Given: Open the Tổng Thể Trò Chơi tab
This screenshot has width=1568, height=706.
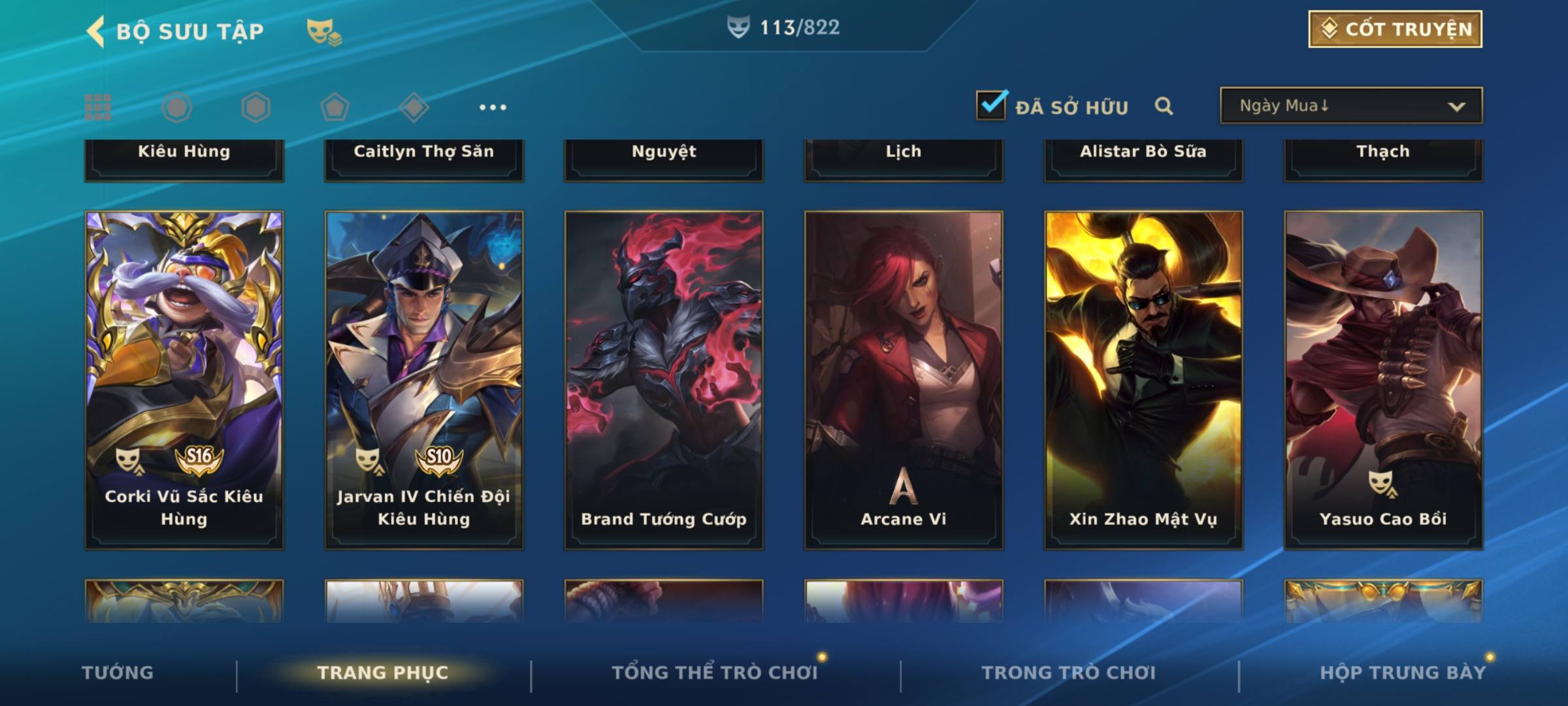Looking at the screenshot, I should tap(715, 673).
